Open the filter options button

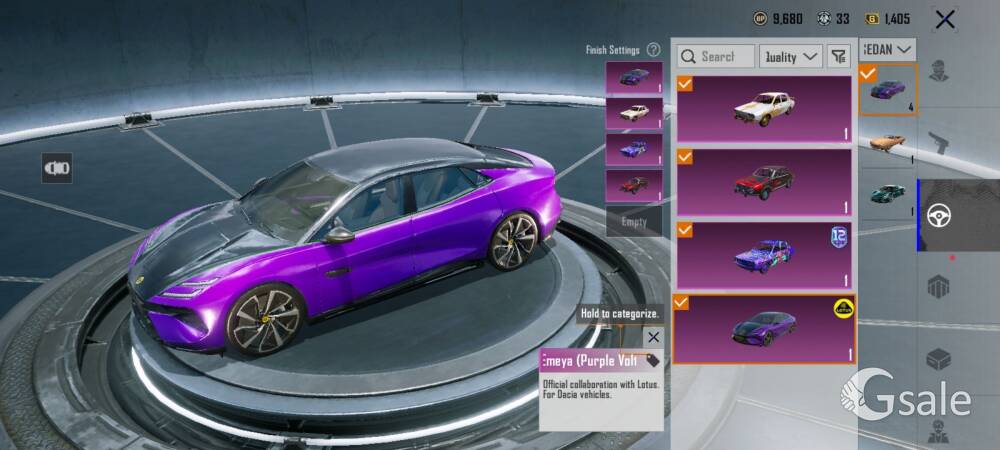[838, 57]
